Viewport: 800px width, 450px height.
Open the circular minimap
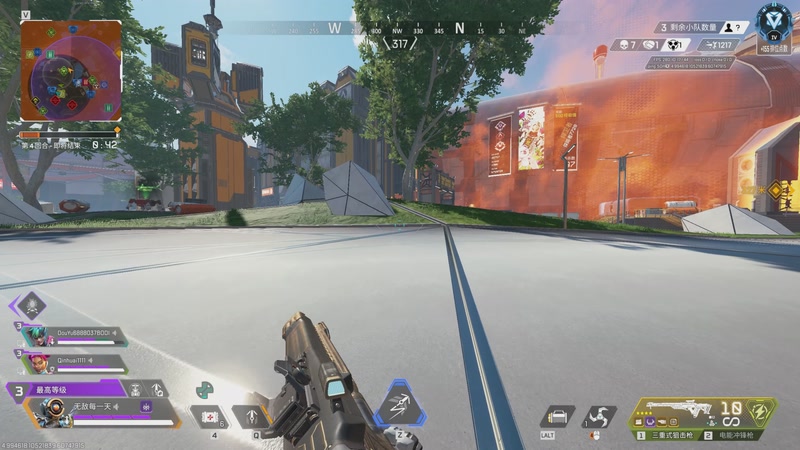[x=70, y=72]
